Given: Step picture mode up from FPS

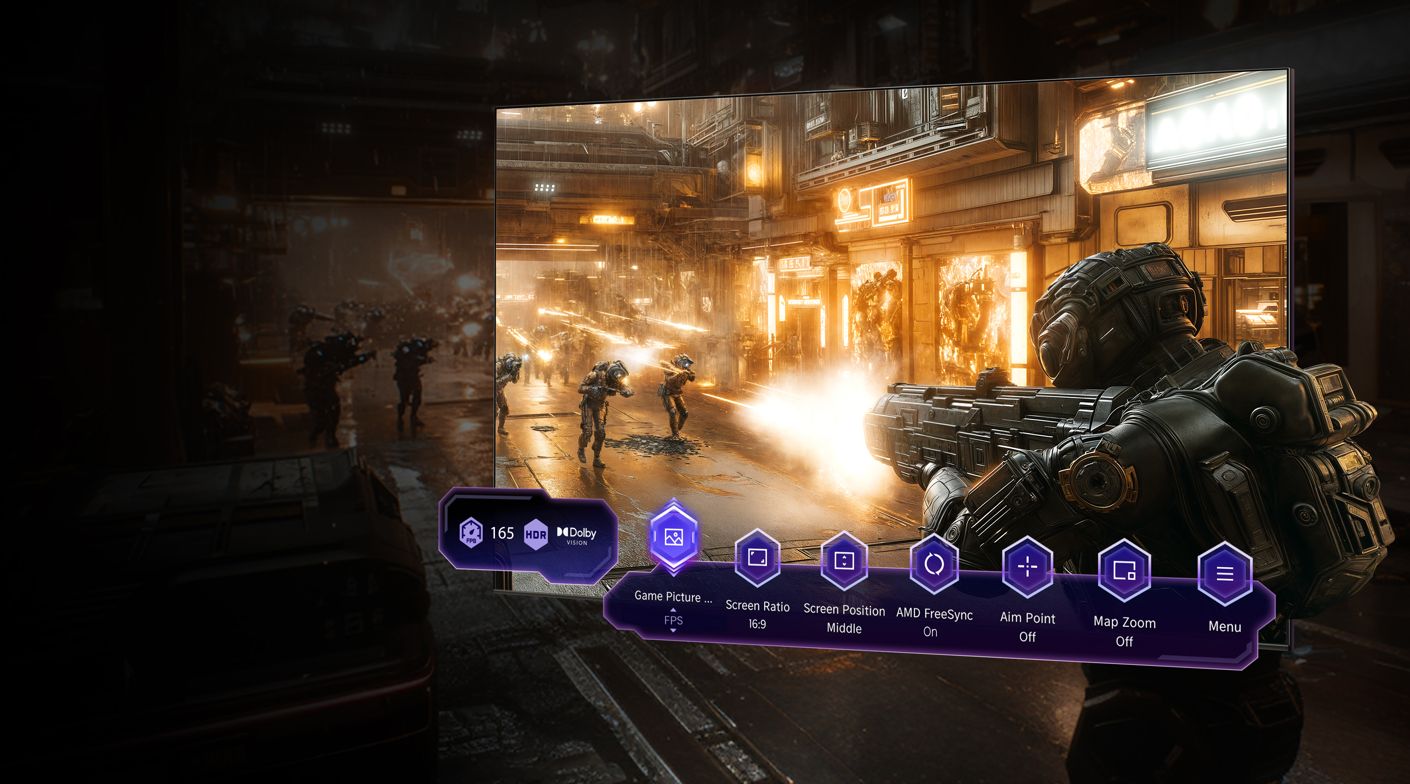Looking at the screenshot, I should click(673, 609).
